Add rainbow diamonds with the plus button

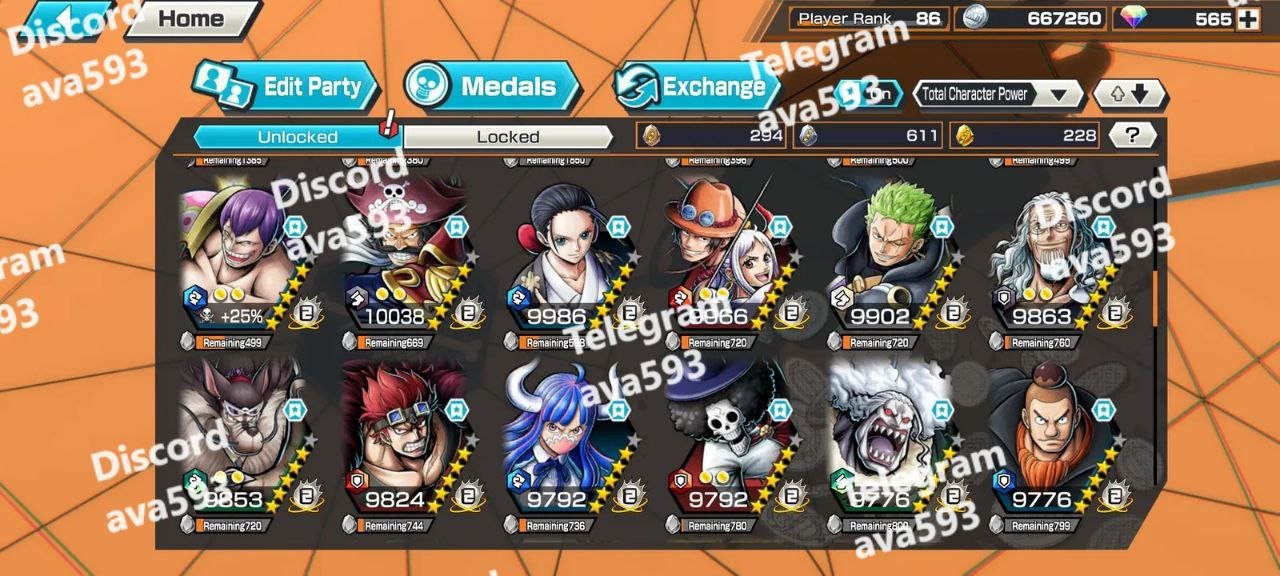[1247, 19]
